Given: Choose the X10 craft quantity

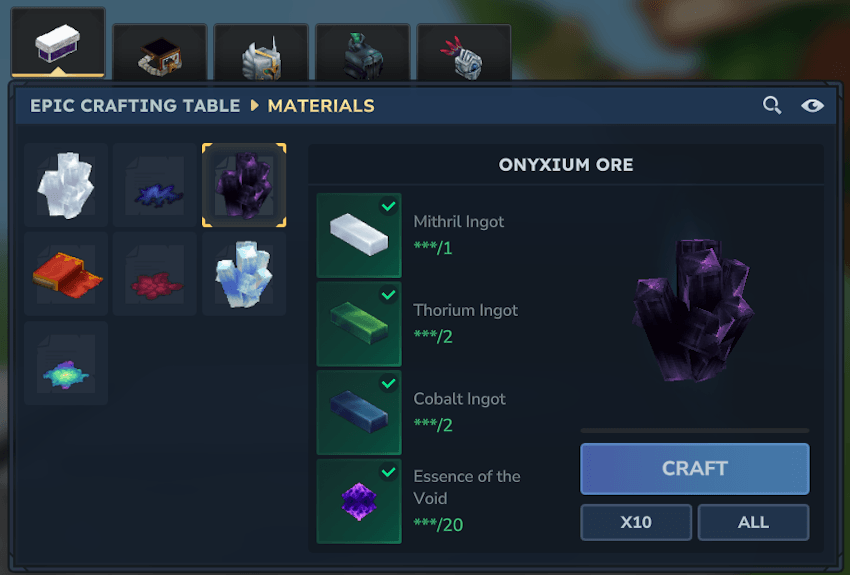Looking at the screenshot, I should [x=636, y=522].
